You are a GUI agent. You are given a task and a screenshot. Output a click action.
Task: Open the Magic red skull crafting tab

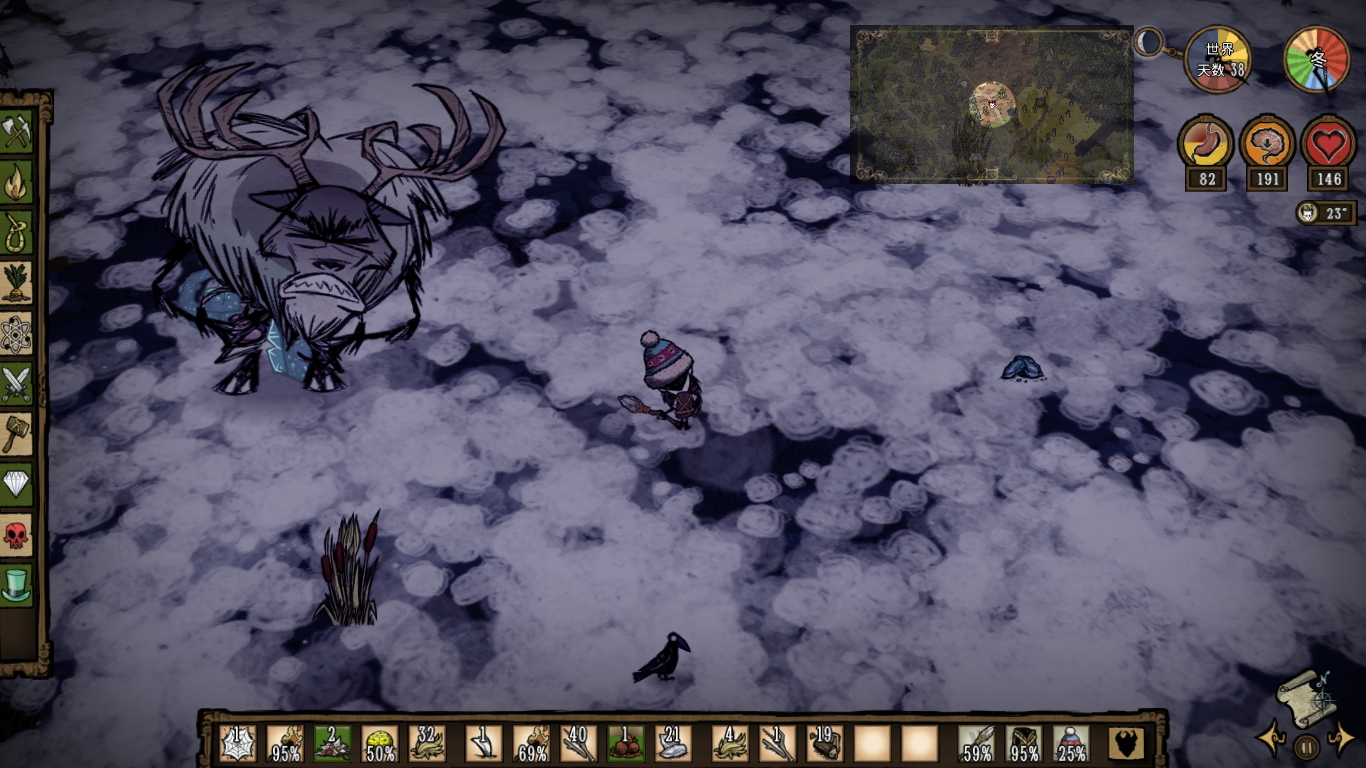17,535
